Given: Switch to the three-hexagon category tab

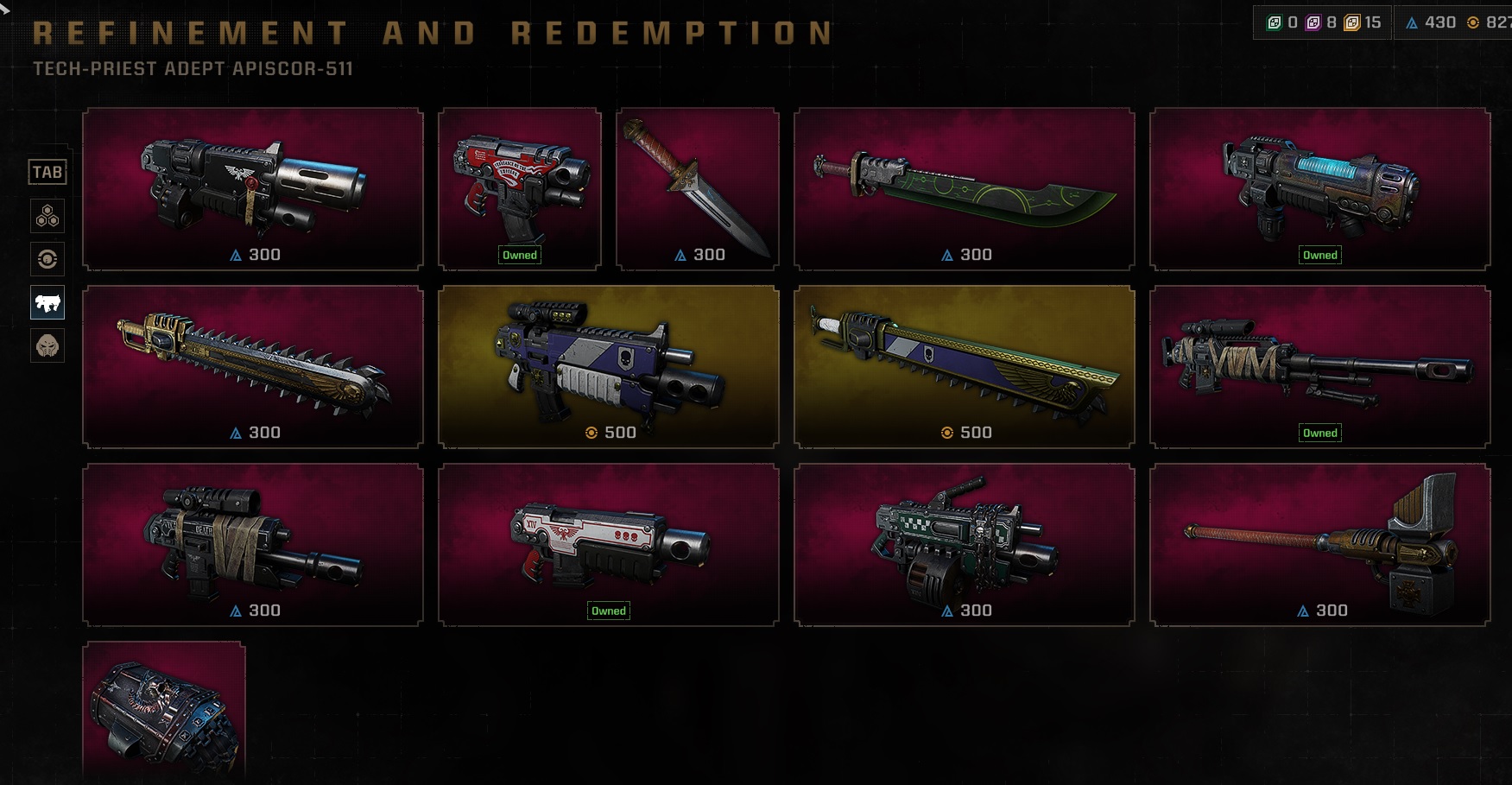Looking at the screenshot, I should point(47,216).
